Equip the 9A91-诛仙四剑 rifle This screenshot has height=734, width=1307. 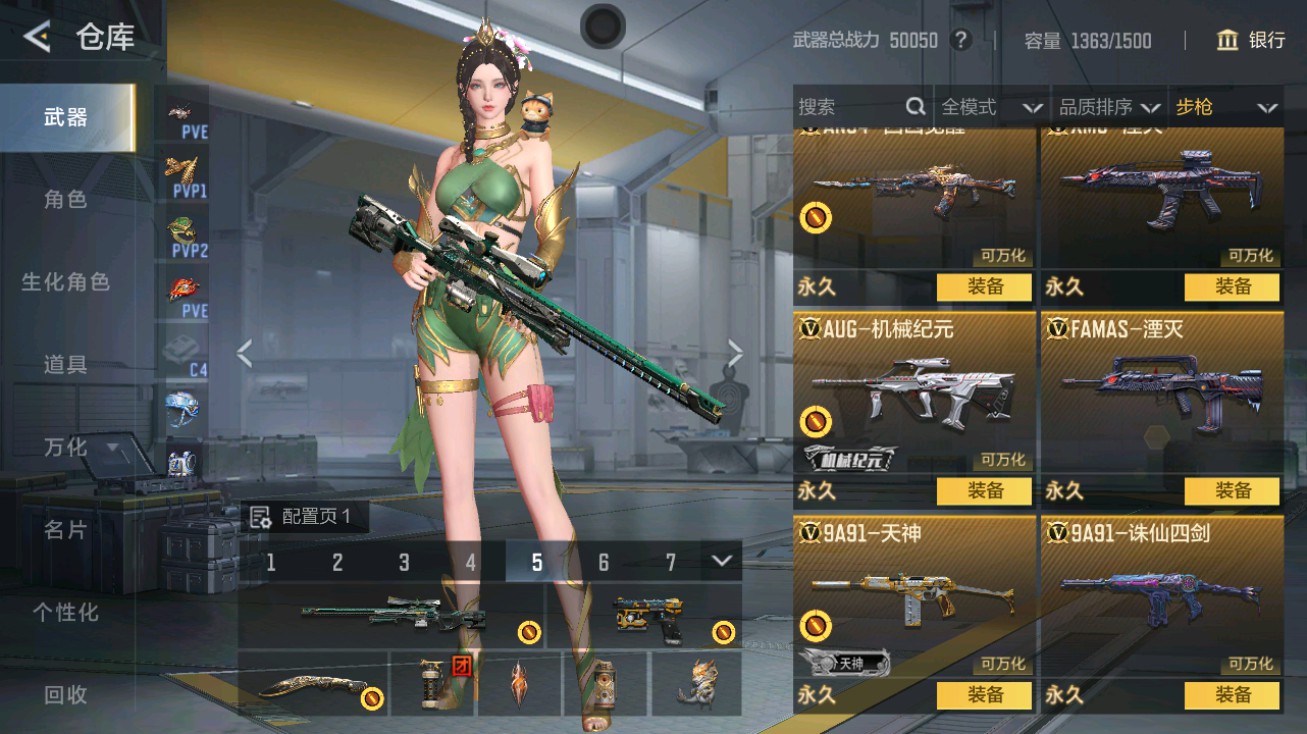(1232, 695)
